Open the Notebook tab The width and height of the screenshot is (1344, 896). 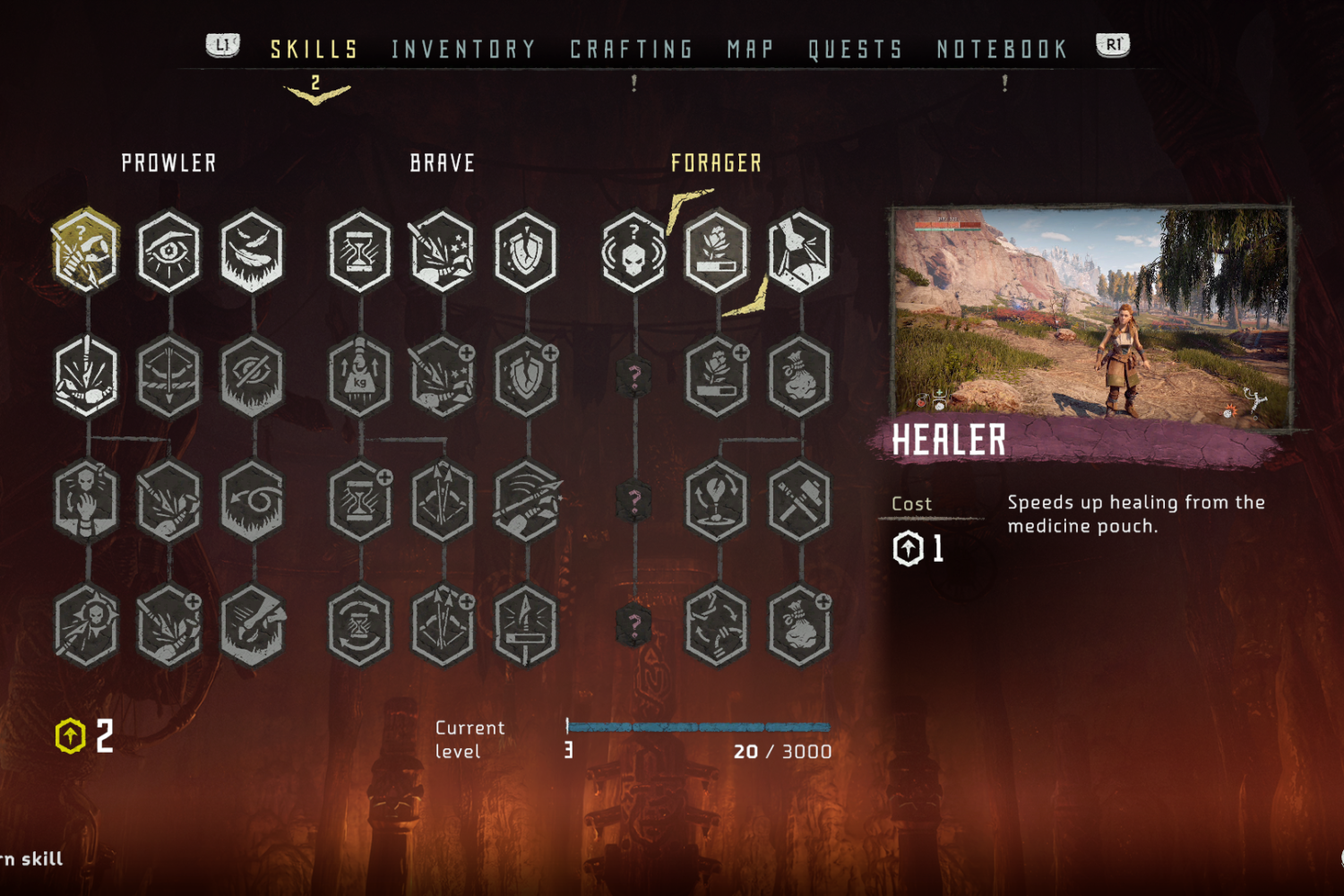coord(1003,49)
